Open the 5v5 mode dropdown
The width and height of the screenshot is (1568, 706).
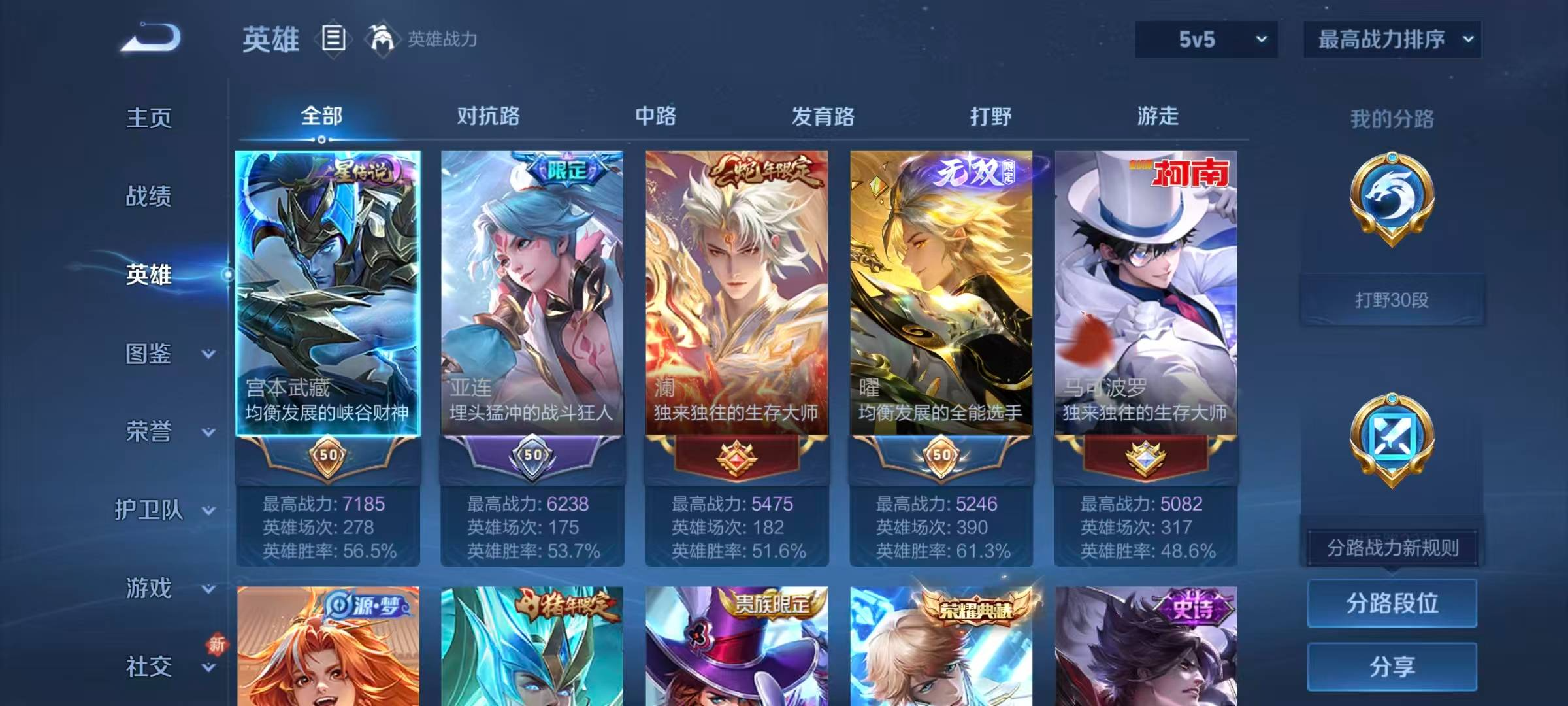pyautogui.click(x=1205, y=39)
